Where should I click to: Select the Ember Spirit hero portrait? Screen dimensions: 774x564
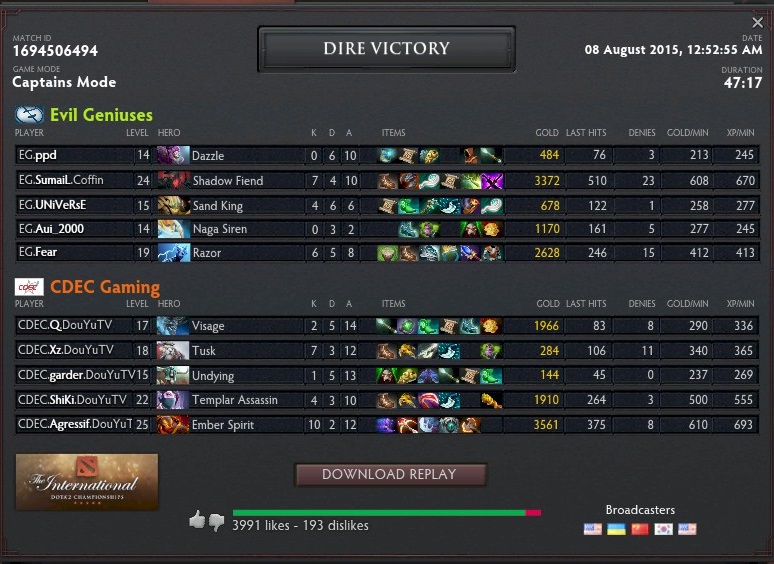coord(173,425)
